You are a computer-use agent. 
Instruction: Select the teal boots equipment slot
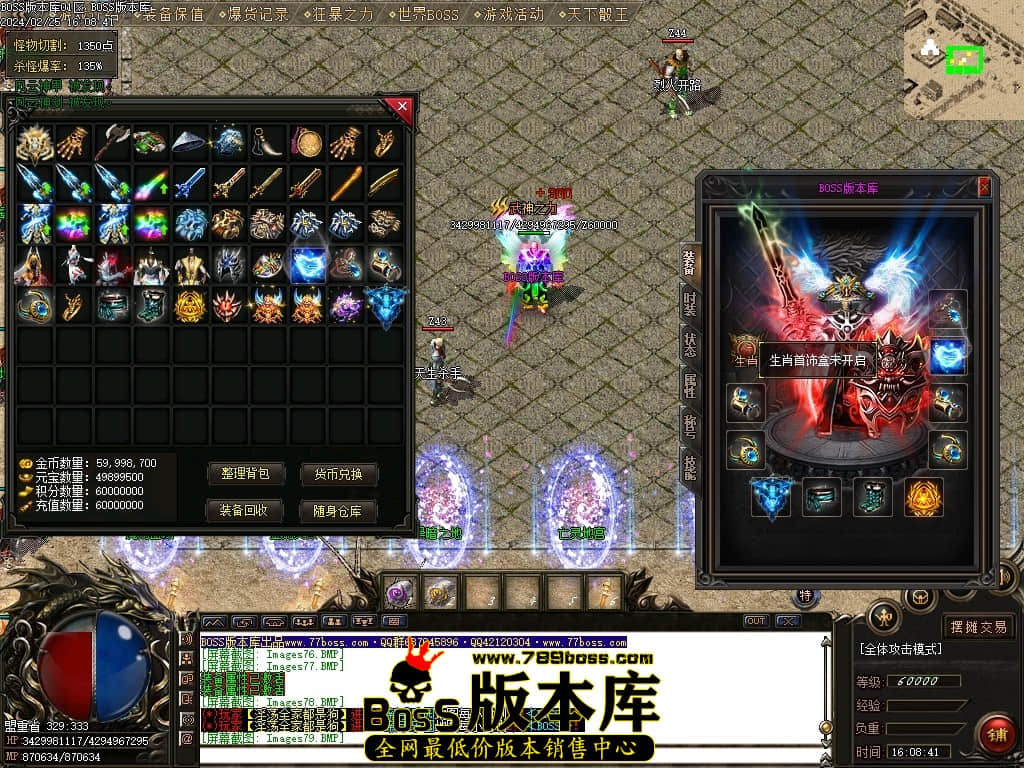(x=872, y=497)
